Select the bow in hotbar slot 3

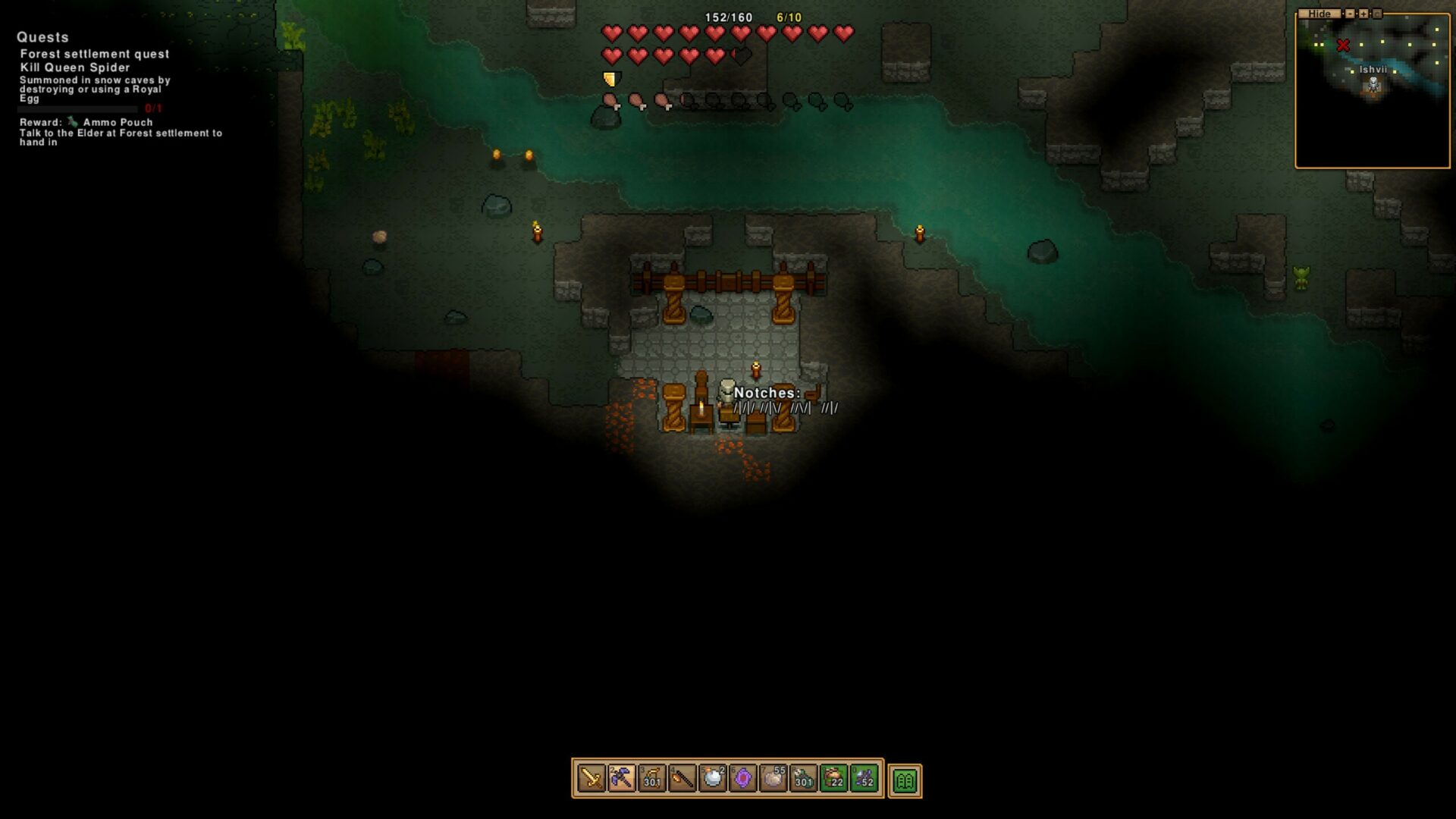pyautogui.click(x=652, y=779)
